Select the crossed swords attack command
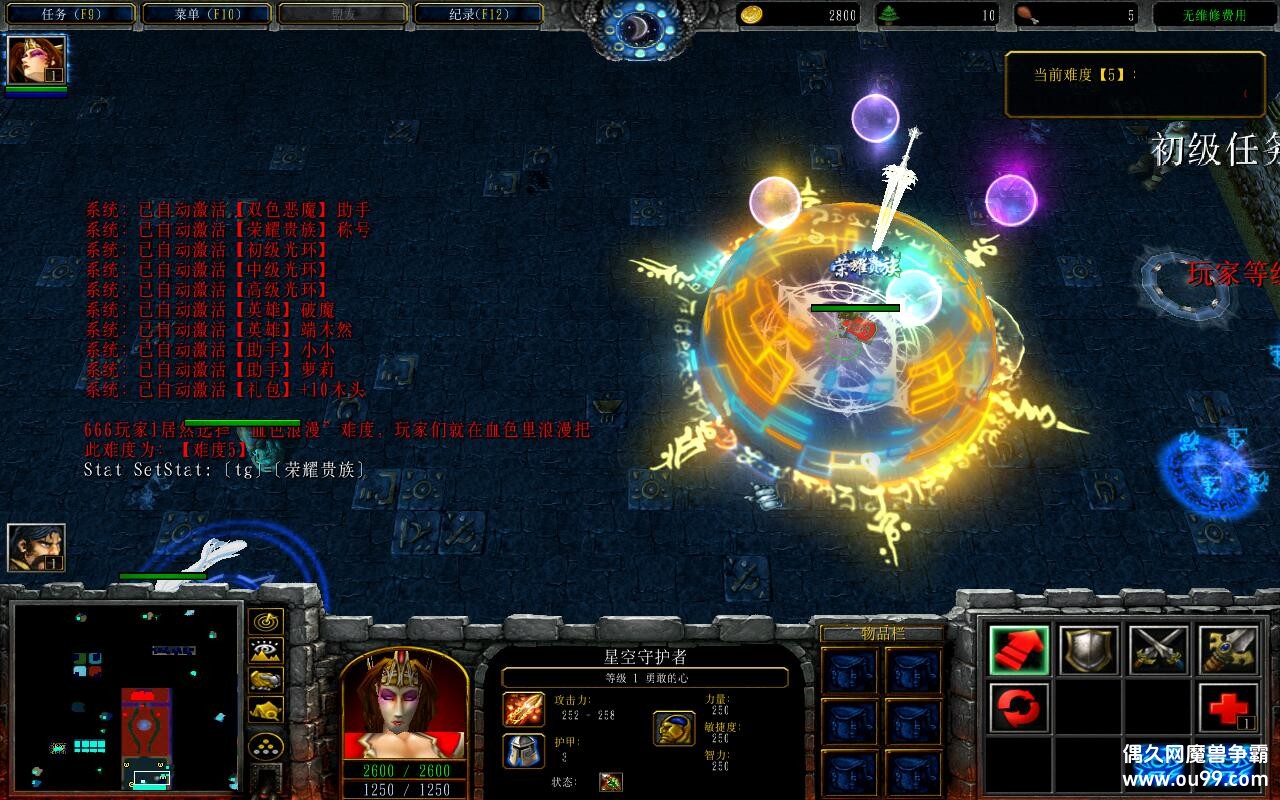Image resolution: width=1280 pixels, height=800 pixels. [x=1159, y=651]
